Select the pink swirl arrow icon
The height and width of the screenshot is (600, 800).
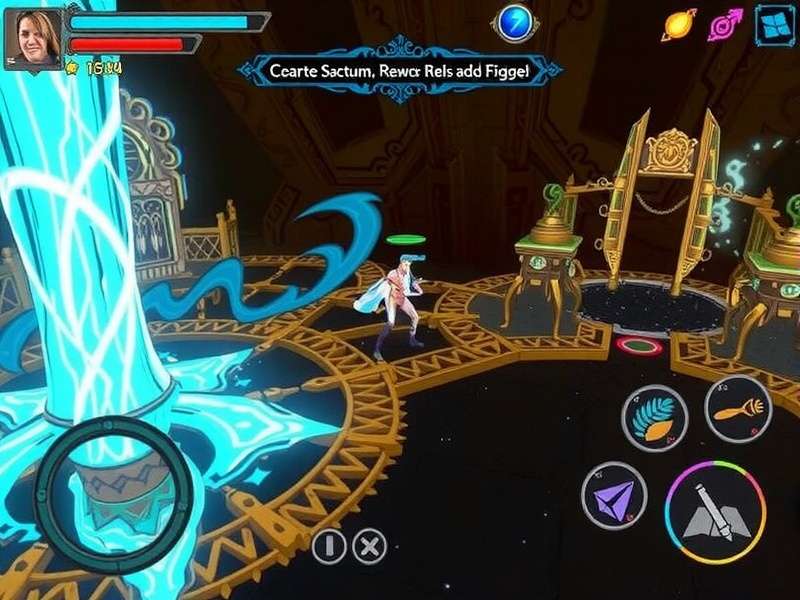[725, 24]
